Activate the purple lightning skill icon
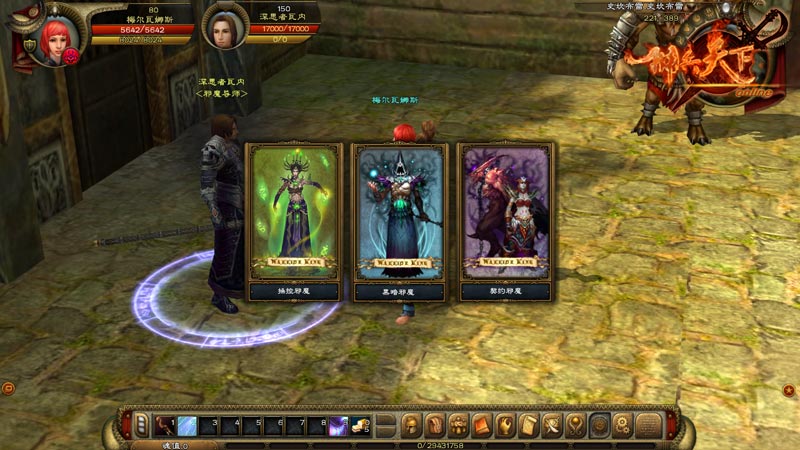 [x=339, y=425]
